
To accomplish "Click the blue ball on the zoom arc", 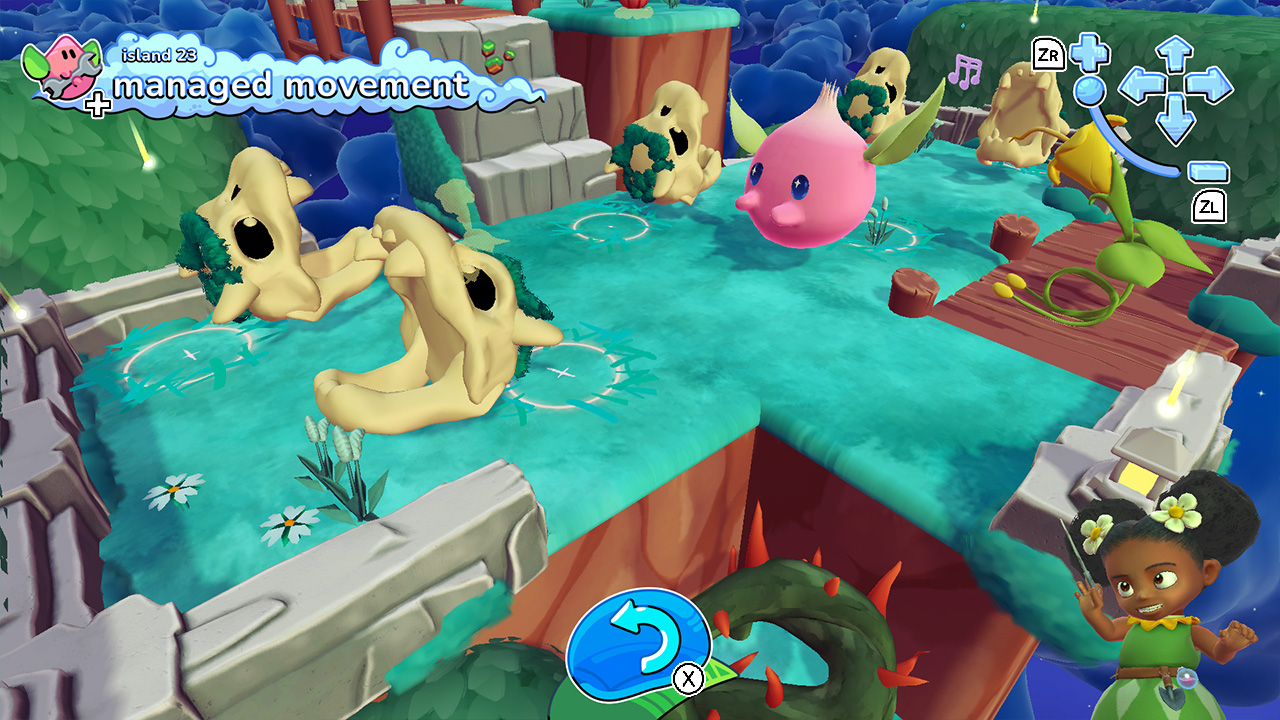I will pyautogui.click(x=1089, y=91).
